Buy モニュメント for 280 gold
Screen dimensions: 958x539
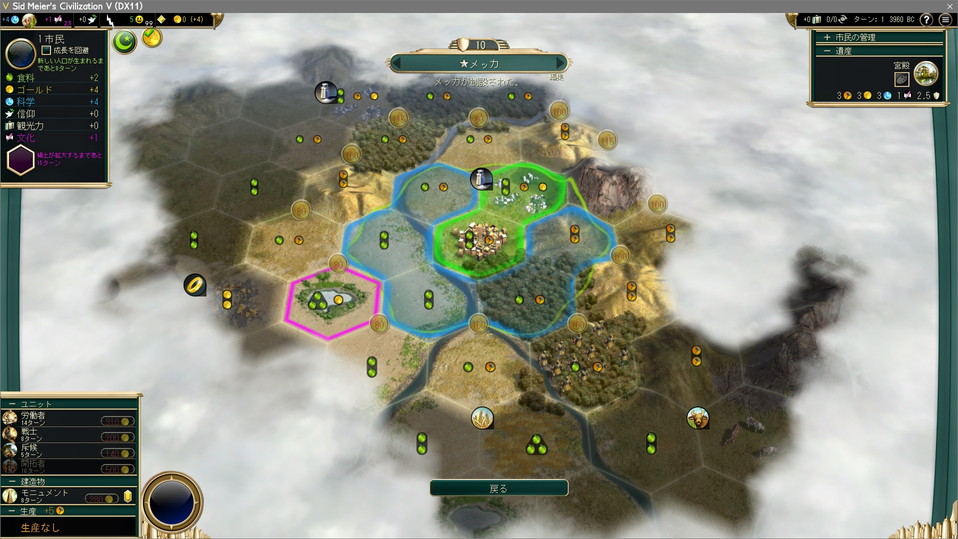(103, 498)
